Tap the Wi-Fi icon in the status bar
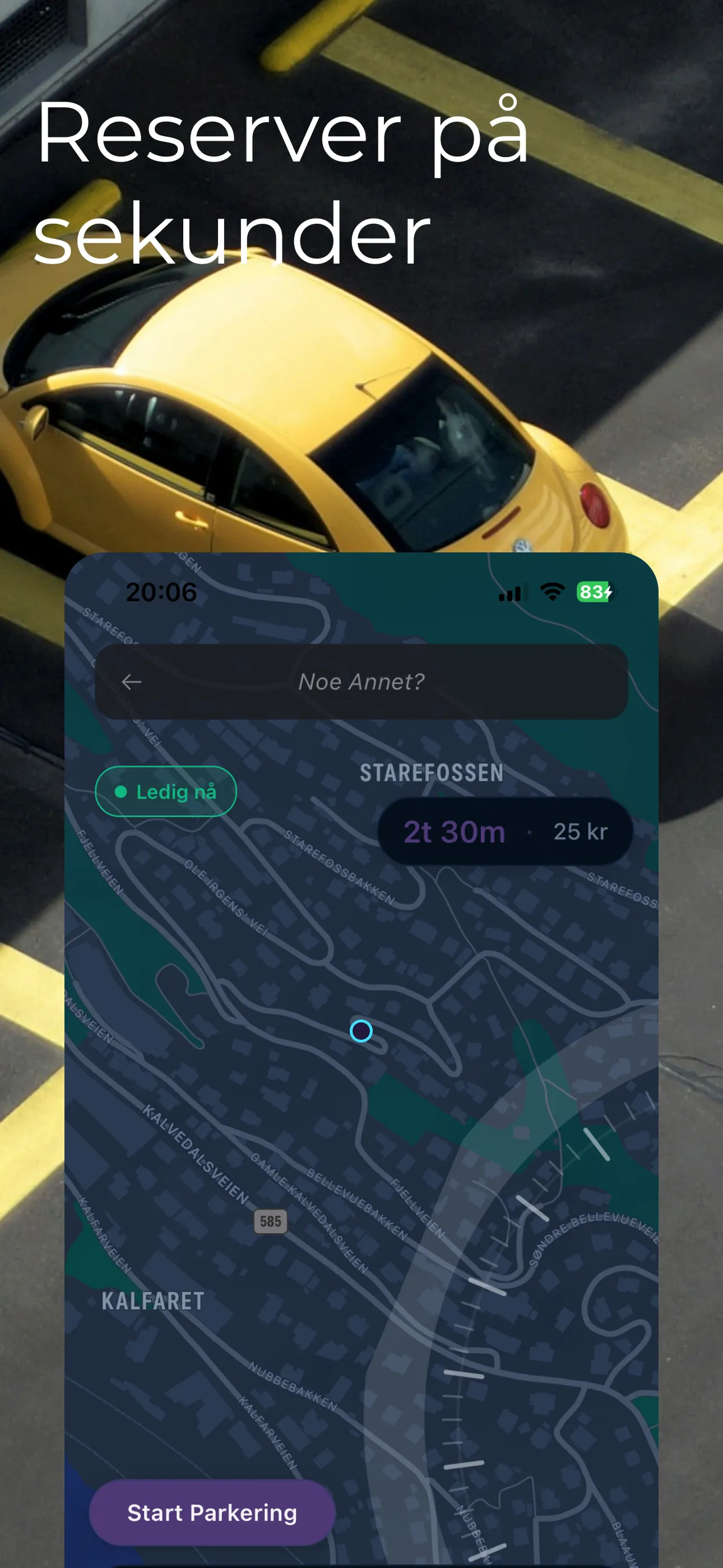The width and height of the screenshot is (723, 1568). tap(551, 592)
